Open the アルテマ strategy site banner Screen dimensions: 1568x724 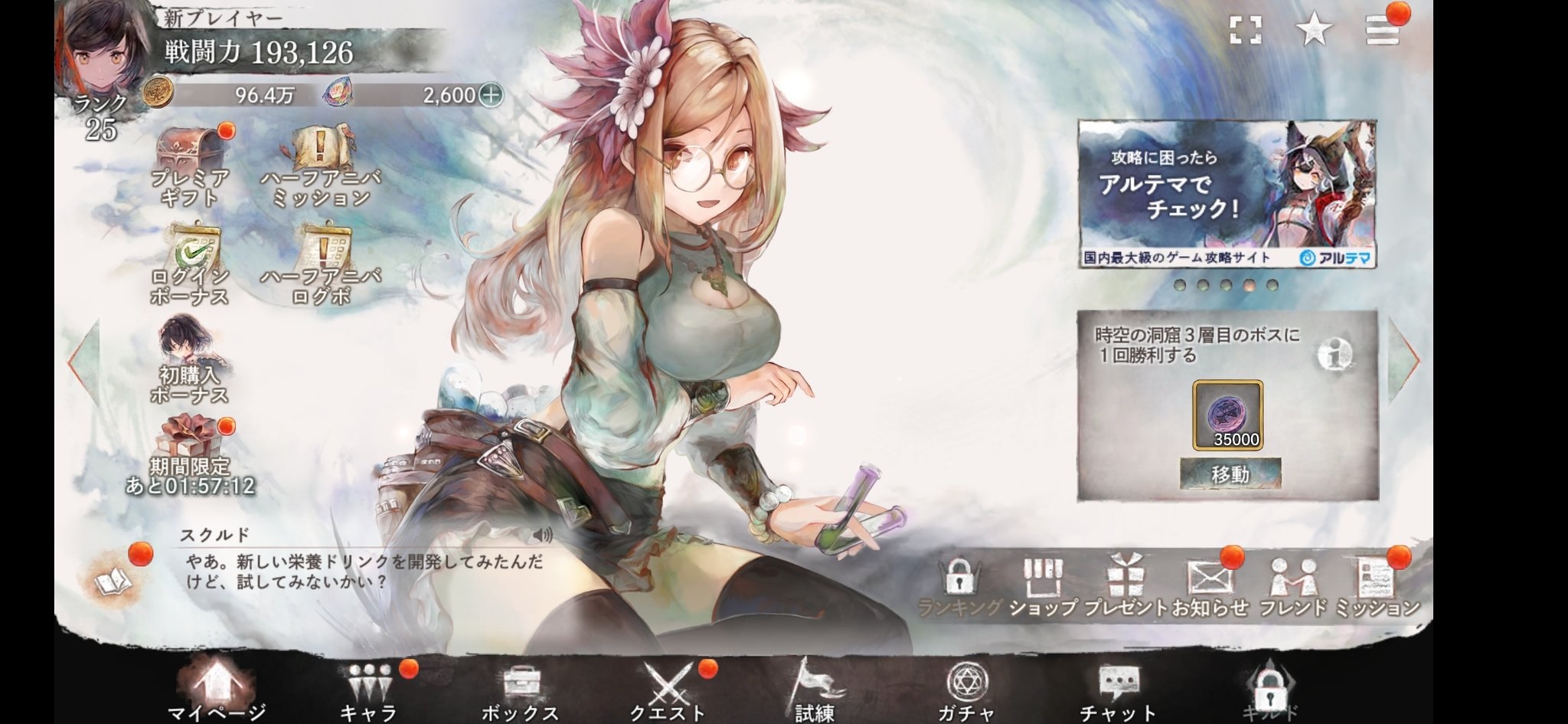click(1227, 193)
